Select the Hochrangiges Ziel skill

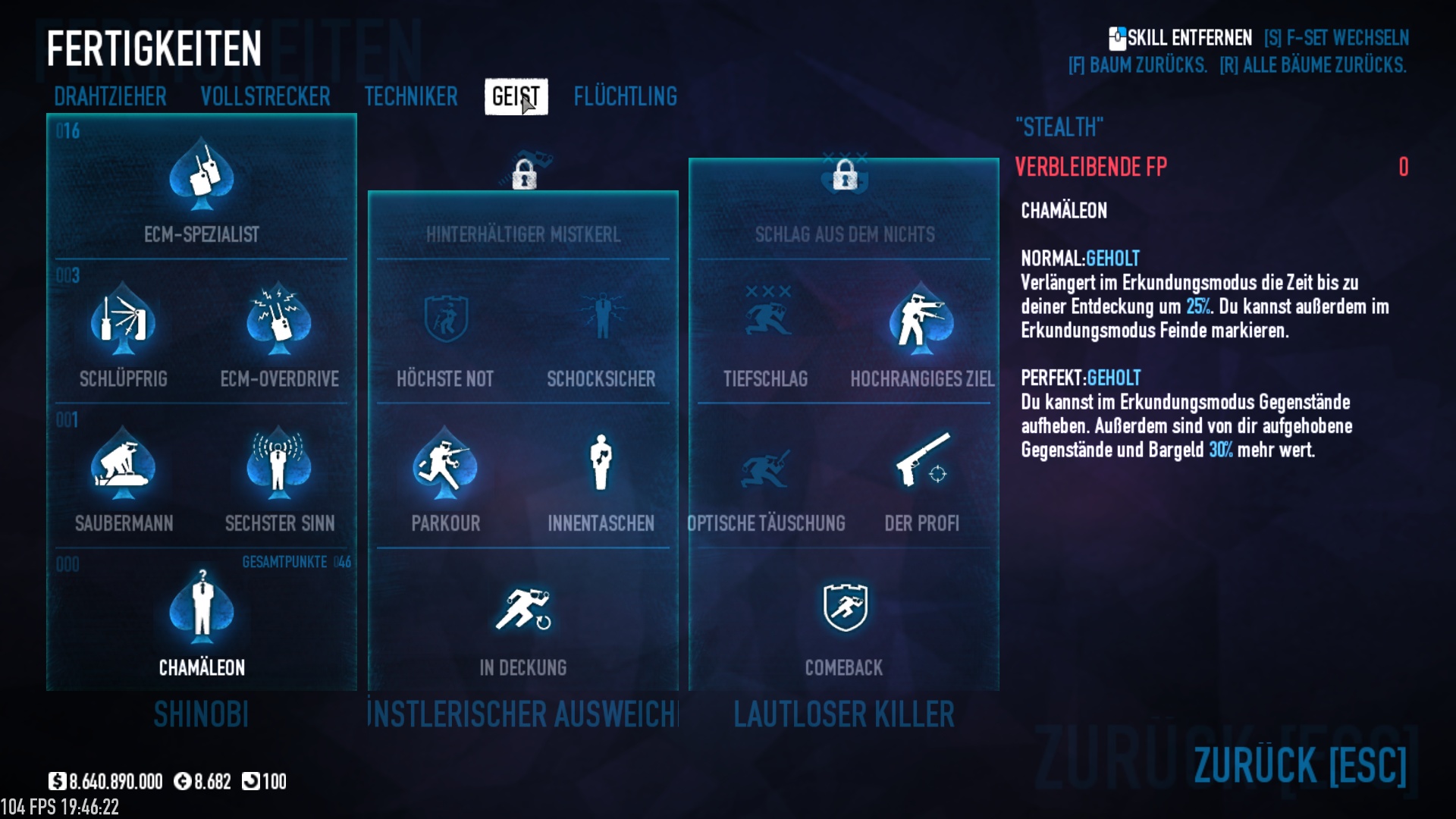click(921, 320)
